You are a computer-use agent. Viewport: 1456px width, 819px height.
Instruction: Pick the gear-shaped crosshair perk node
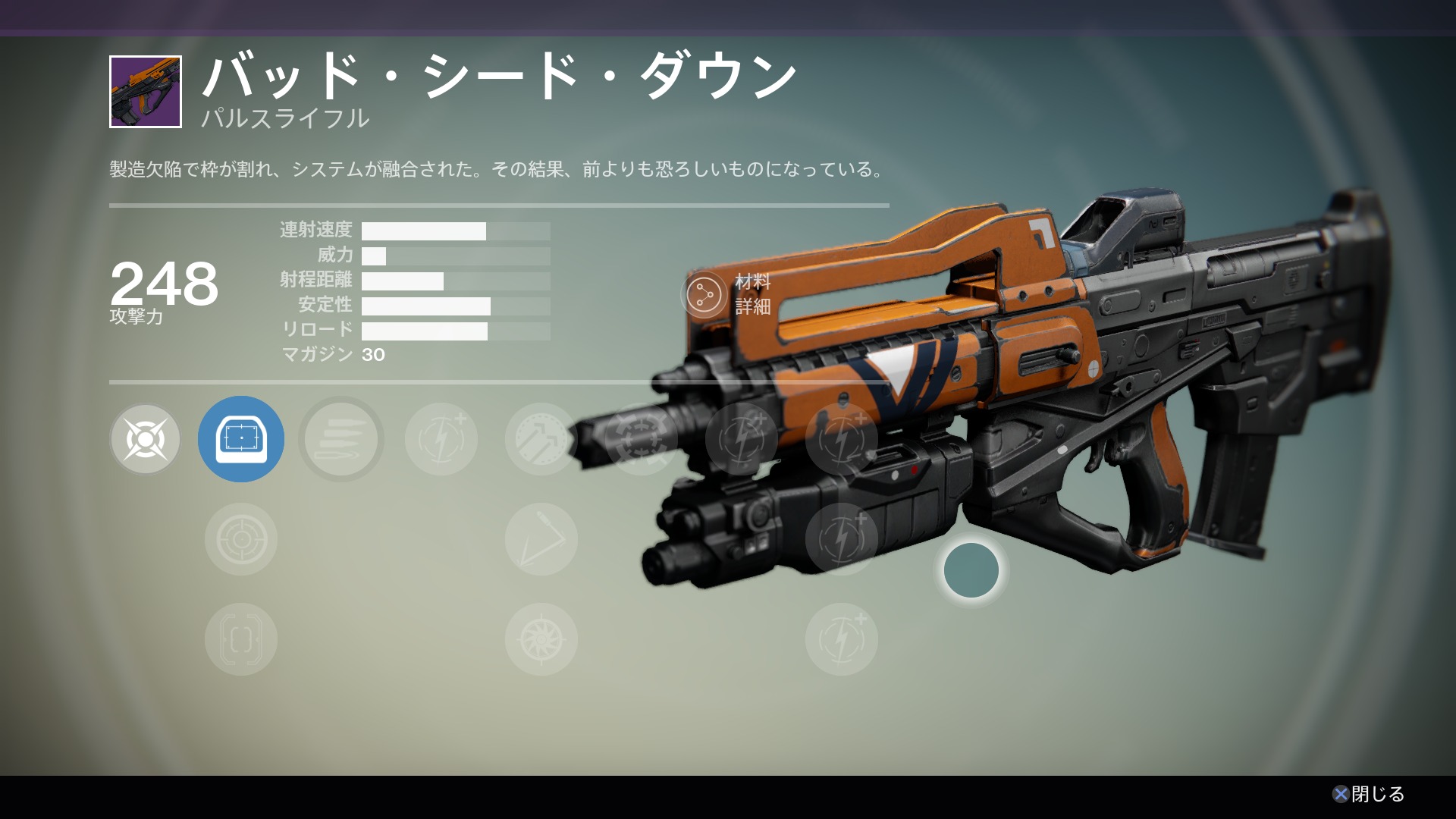point(642,439)
